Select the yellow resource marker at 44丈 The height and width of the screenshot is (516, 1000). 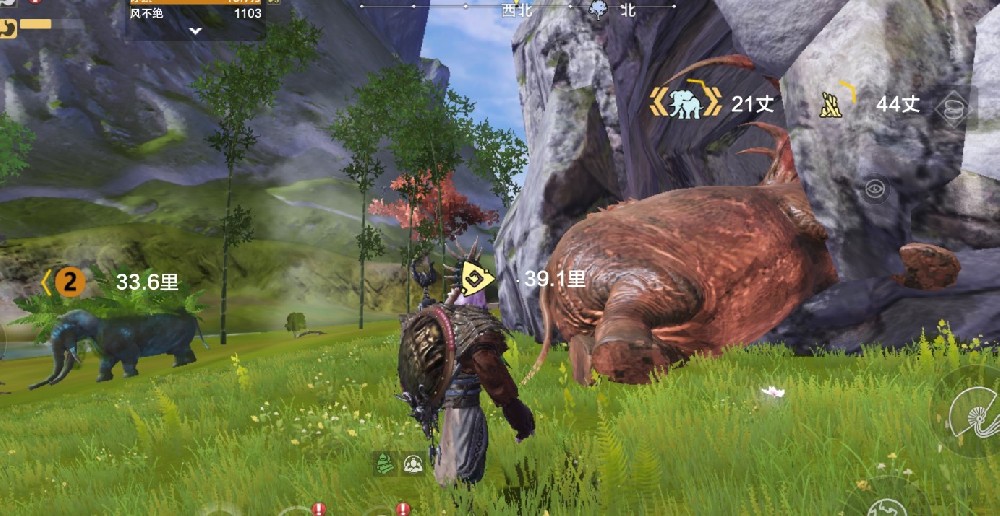click(831, 104)
